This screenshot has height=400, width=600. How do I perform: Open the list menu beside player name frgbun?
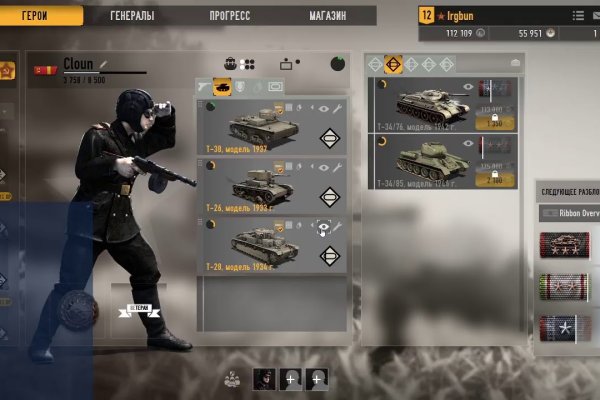point(578,16)
